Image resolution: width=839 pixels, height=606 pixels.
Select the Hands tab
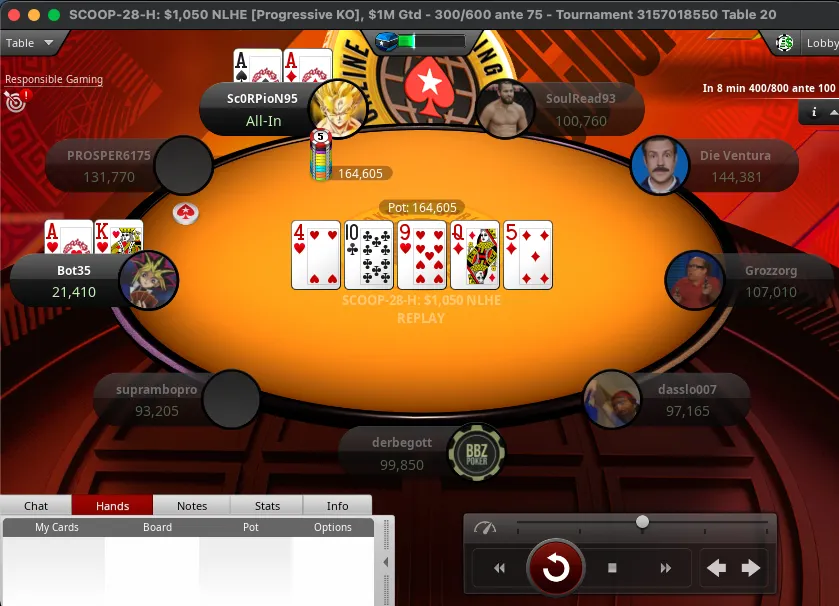(x=112, y=506)
